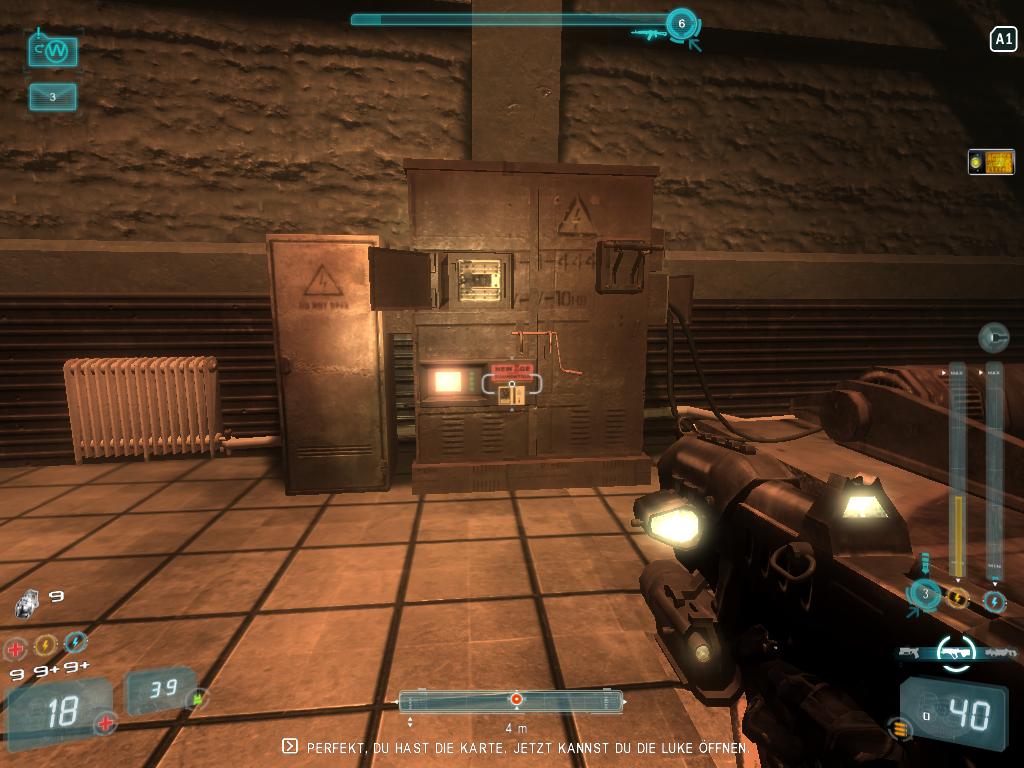Select the silver gauntlet item icon
Screen dimensions: 1024x768
pyautogui.click(x=27, y=602)
